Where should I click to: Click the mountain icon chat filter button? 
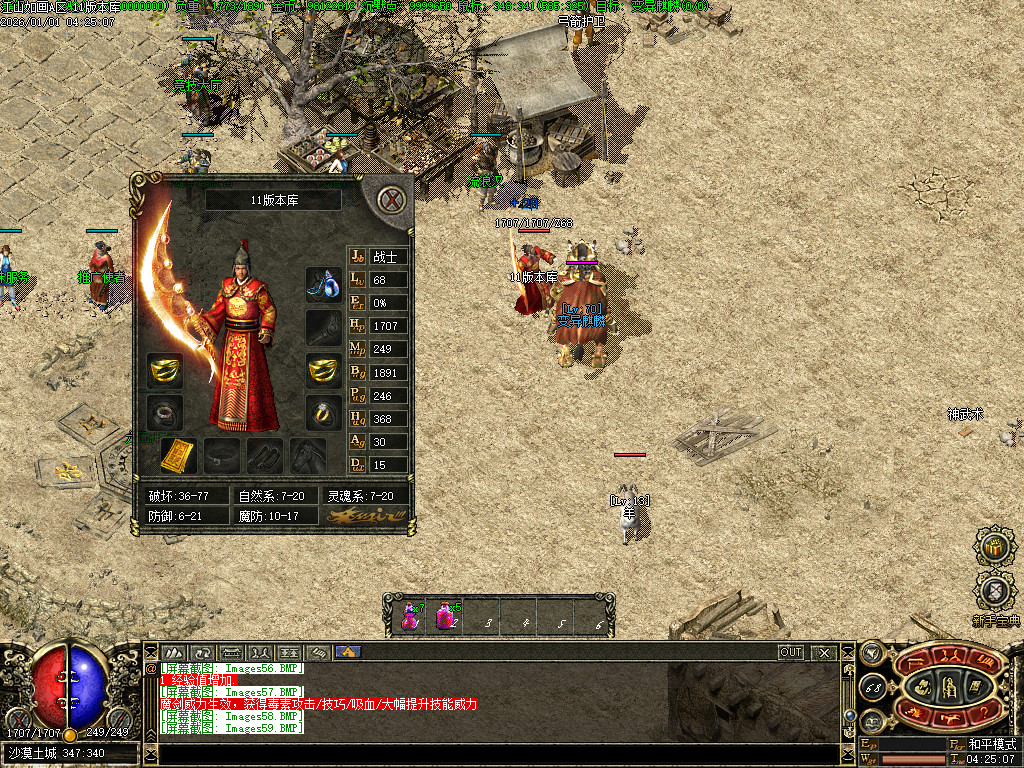174,652
